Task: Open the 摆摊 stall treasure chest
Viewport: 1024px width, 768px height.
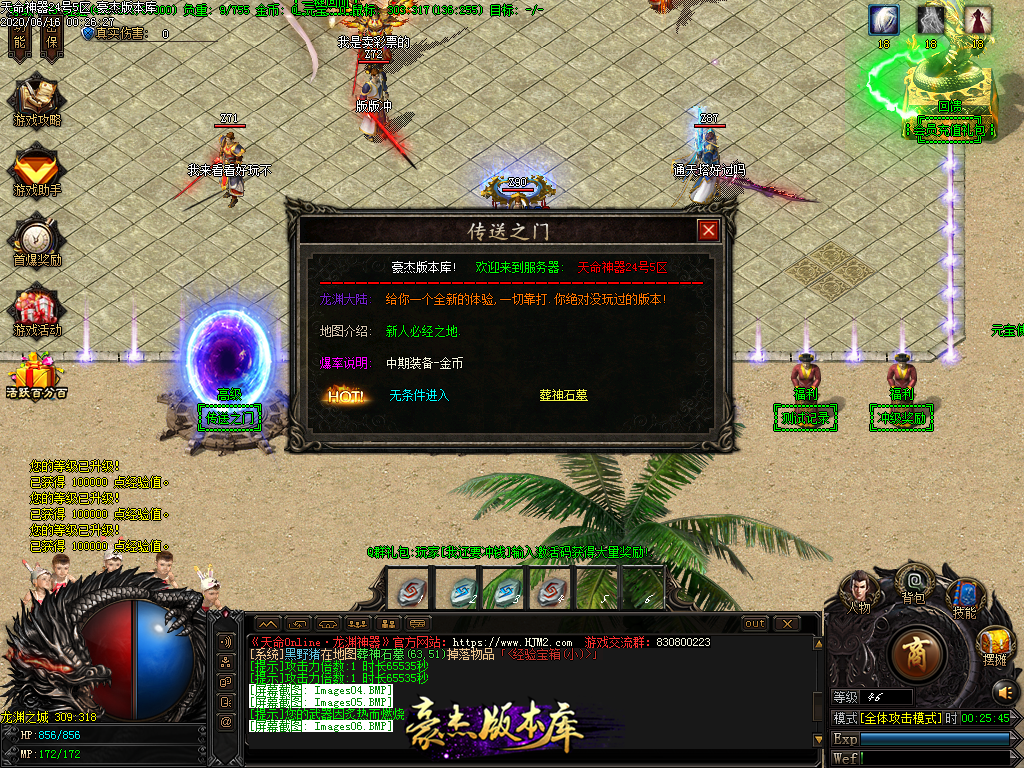Action: [x=994, y=644]
